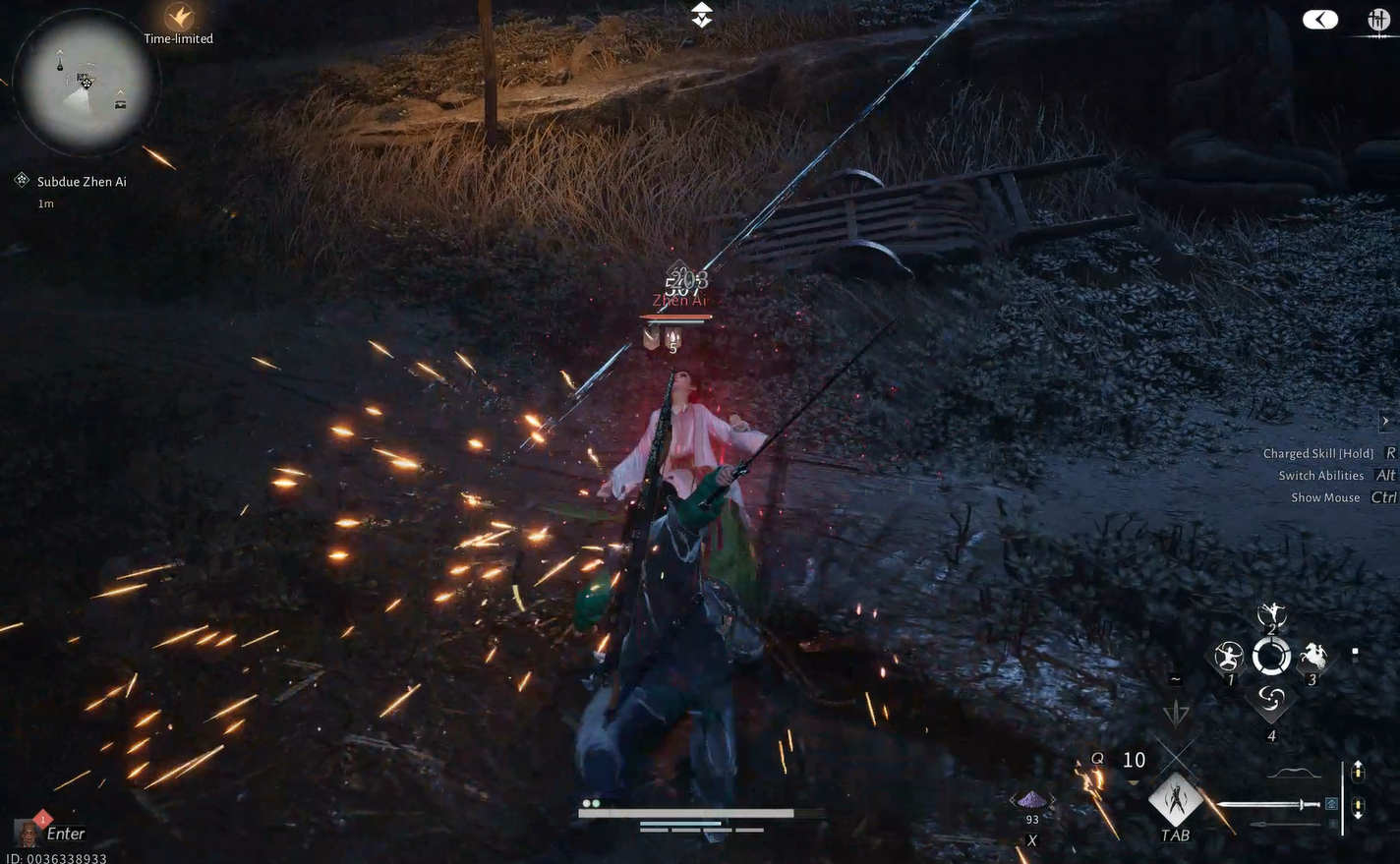Viewport: 1400px width, 864px height.
Task: Activate the swirl skill icon
Action: (1271, 699)
